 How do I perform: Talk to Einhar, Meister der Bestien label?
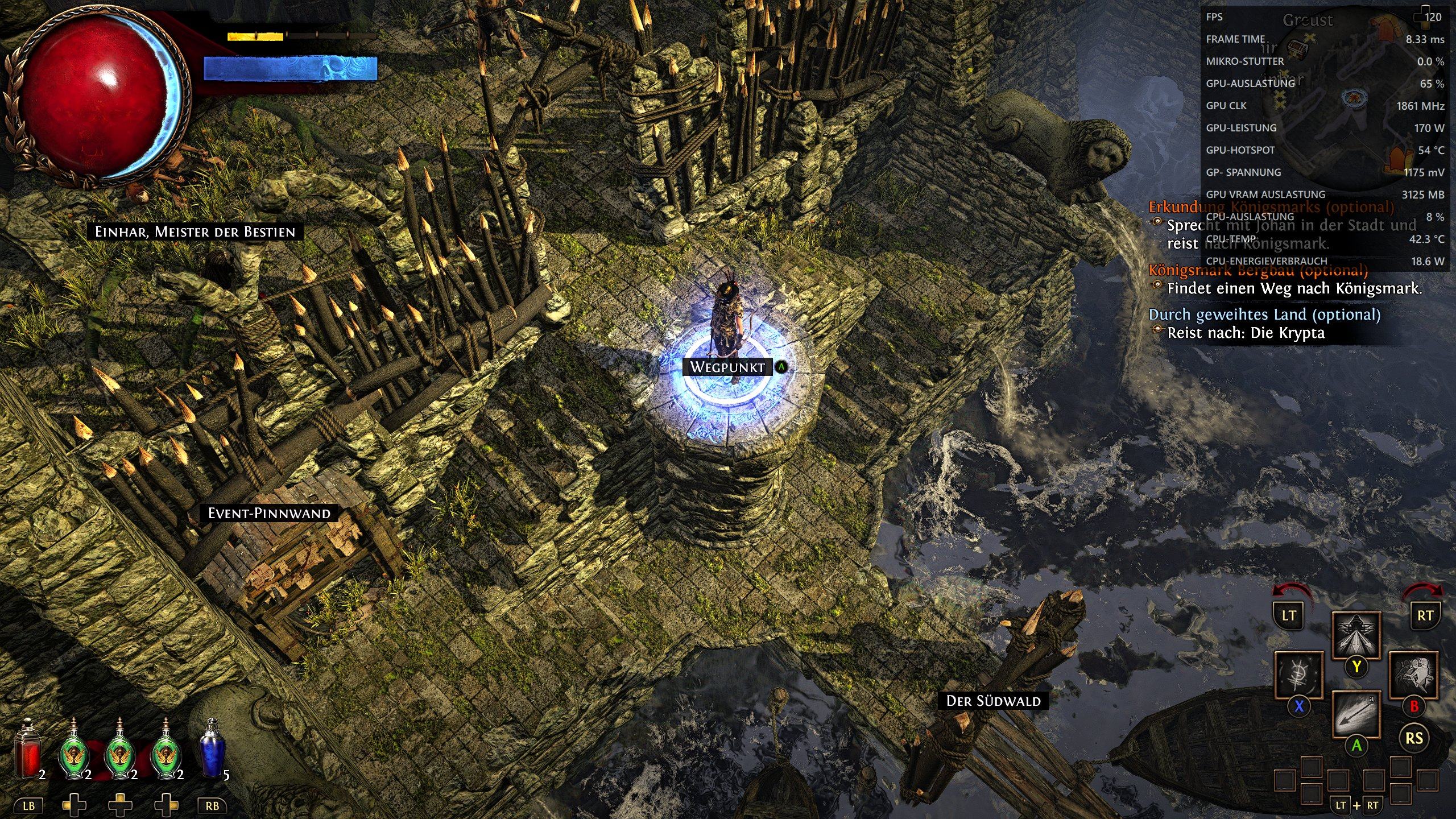coord(195,232)
